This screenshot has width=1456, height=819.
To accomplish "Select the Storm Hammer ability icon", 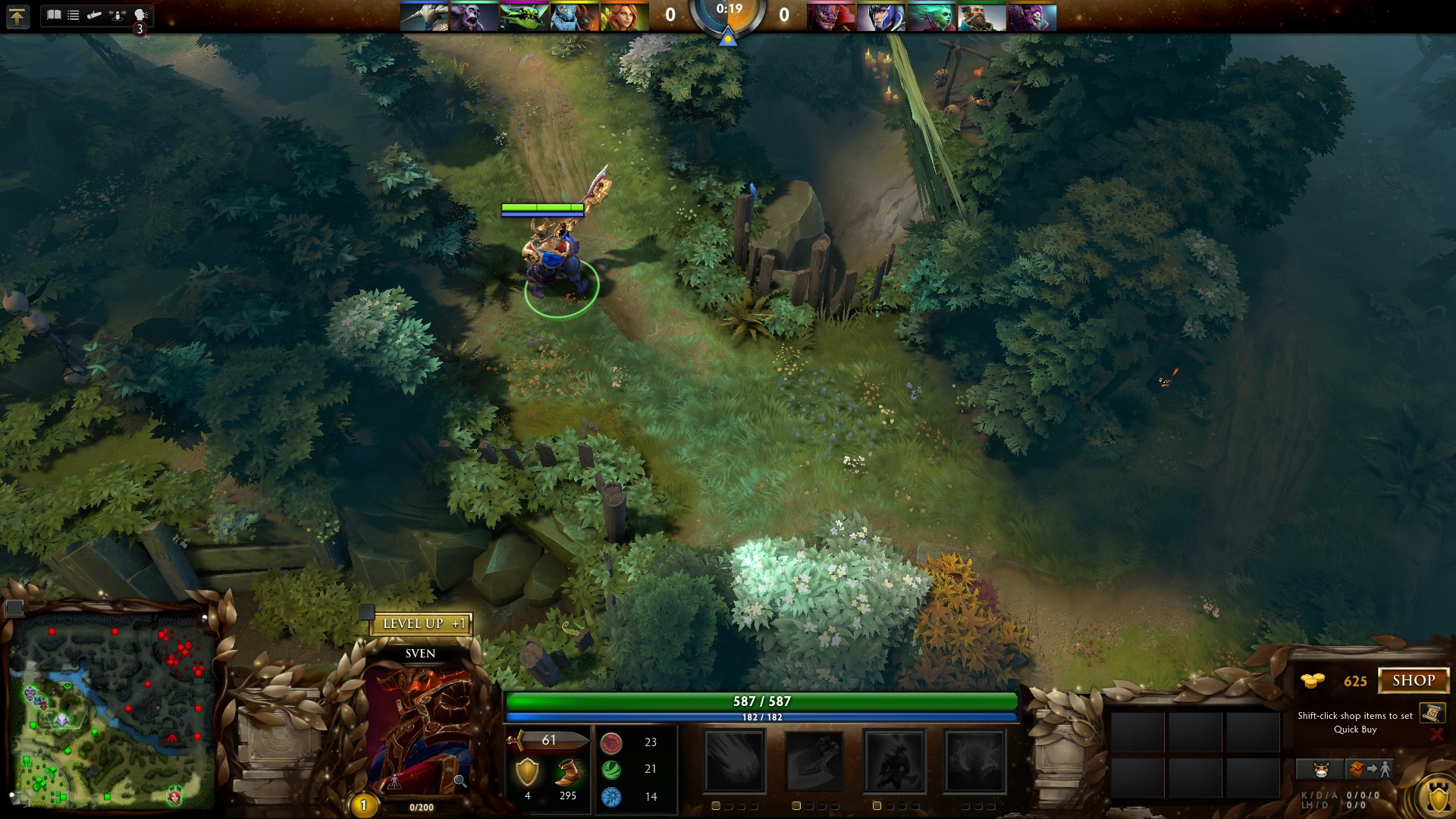I will tap(734, 761).
